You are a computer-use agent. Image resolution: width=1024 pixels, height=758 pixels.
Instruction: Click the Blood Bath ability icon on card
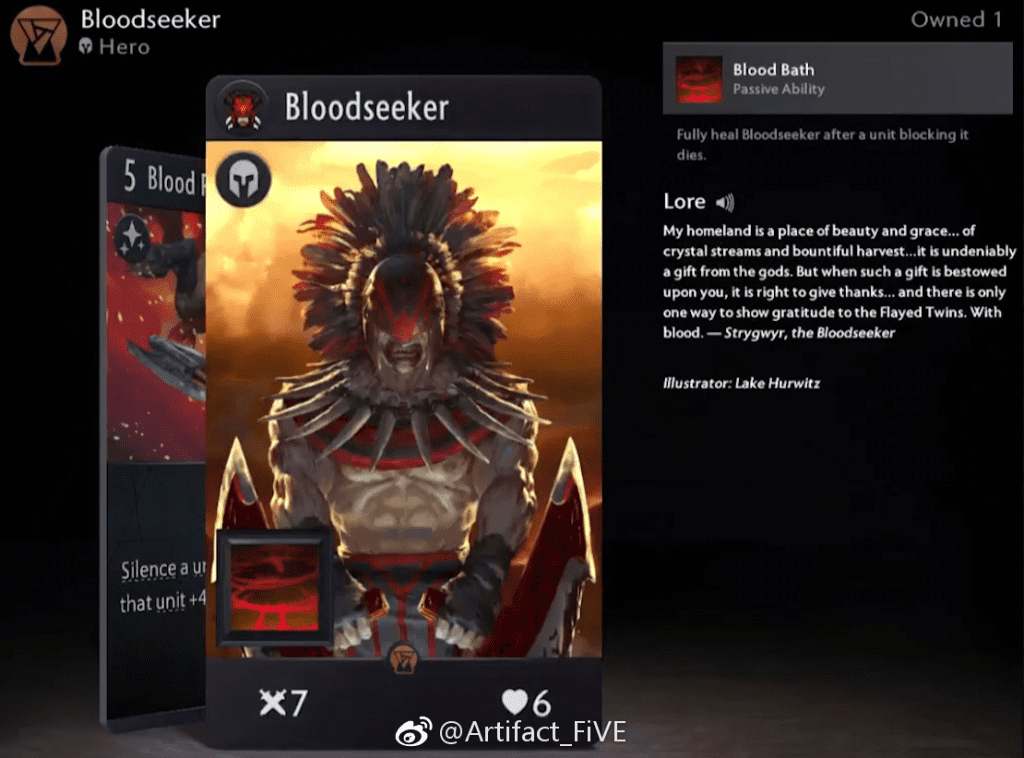click(275, 587)
